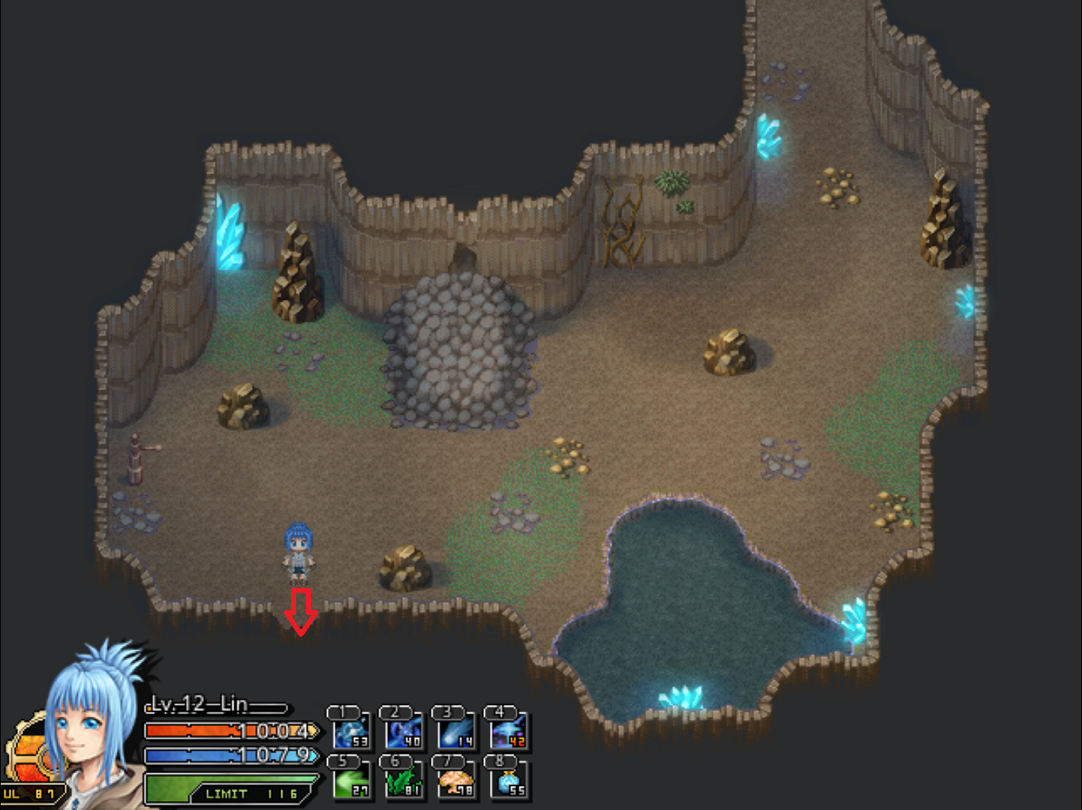Activate the green wind slash in slot 5

(x=351, y=780)
